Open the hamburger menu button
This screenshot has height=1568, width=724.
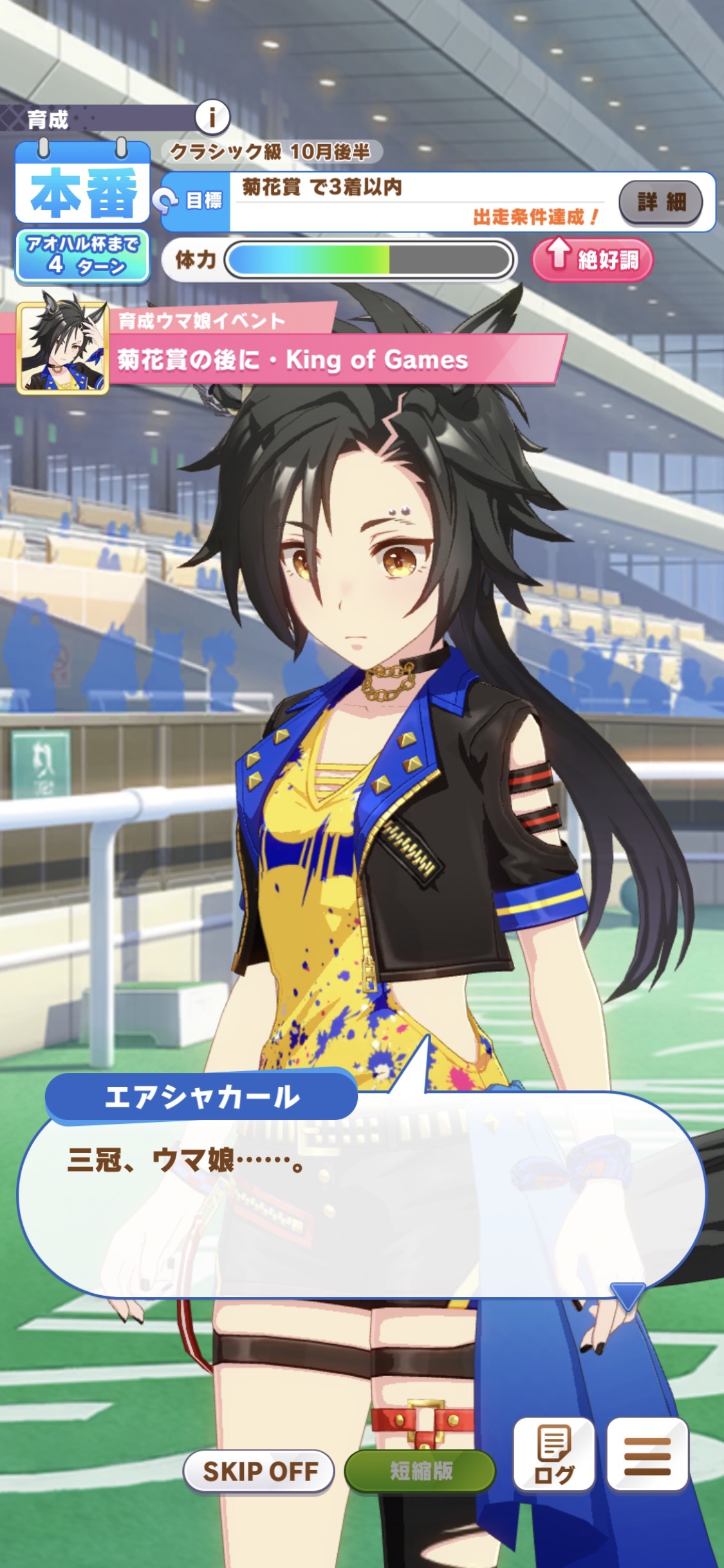647,1454
